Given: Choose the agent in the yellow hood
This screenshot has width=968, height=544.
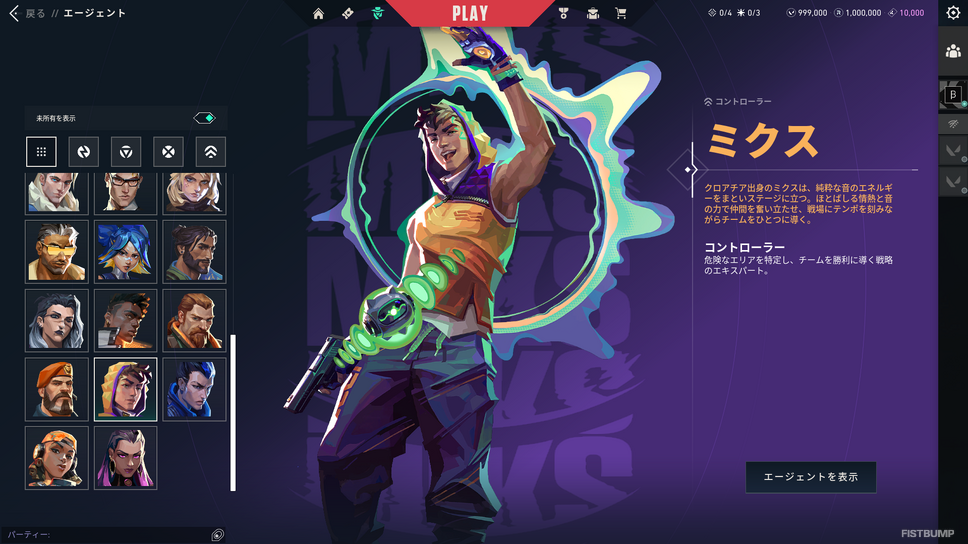Looking at the screenshot, I should click(126, 390).
